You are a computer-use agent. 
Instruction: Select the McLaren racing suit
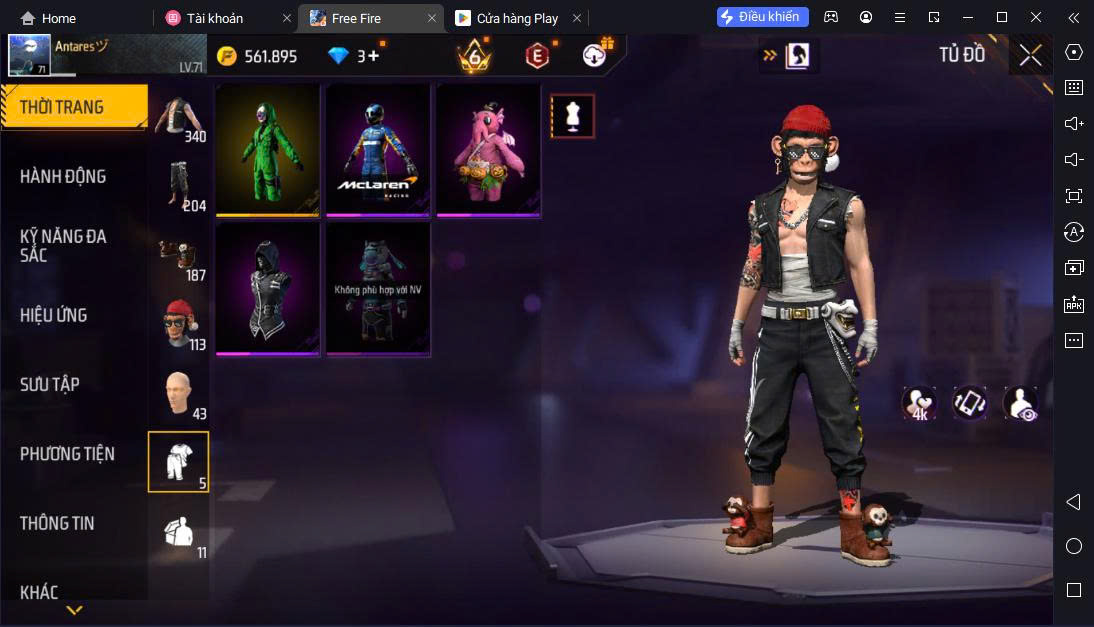[x=378, y=149]
